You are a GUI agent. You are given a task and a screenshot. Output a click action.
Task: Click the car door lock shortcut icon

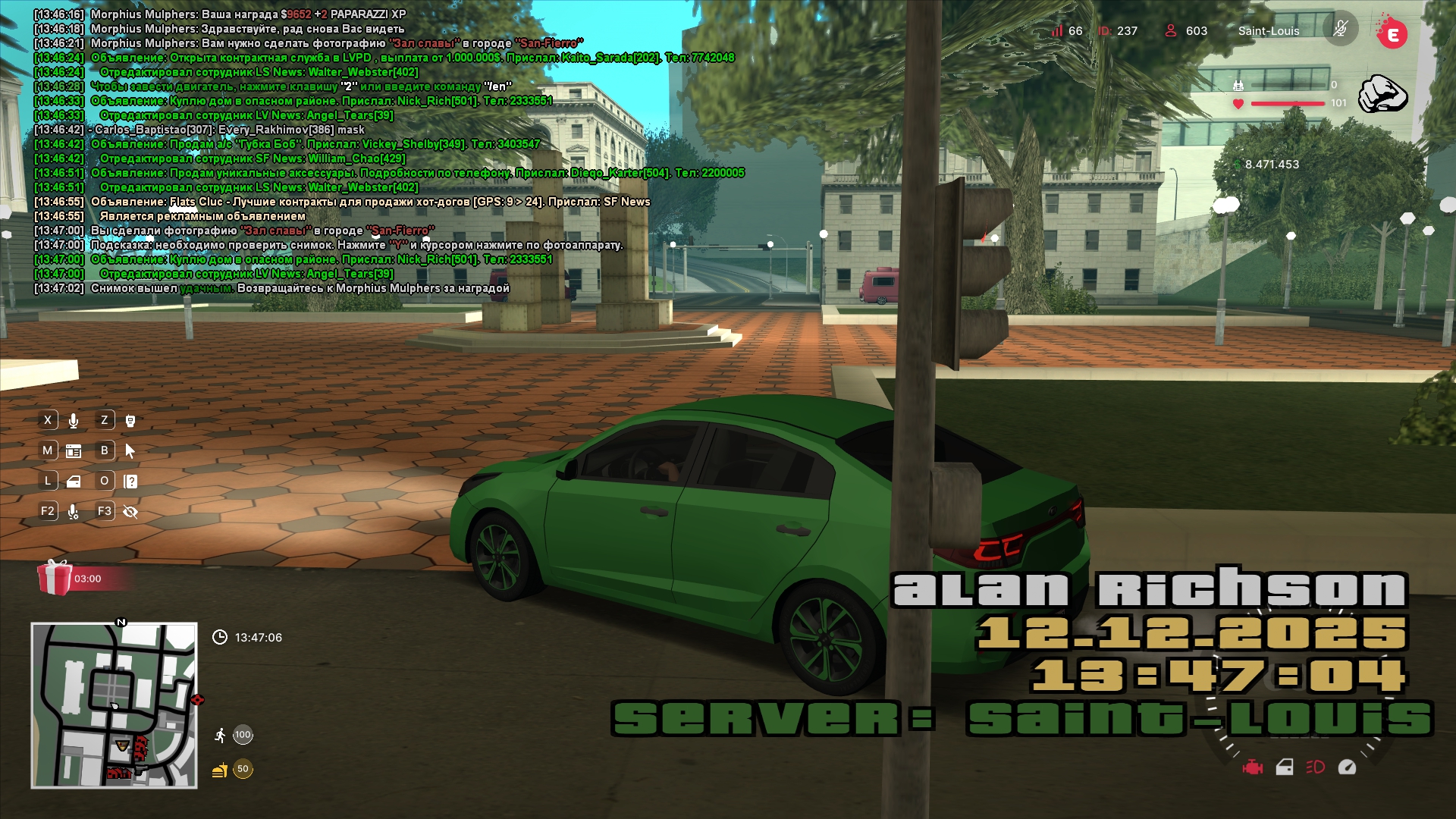pos(74,482)
